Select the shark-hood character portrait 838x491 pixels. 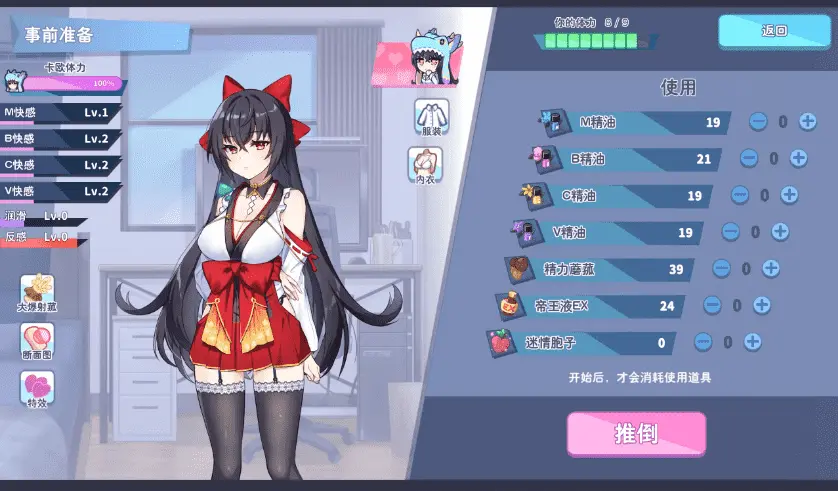tap(430, 62)
